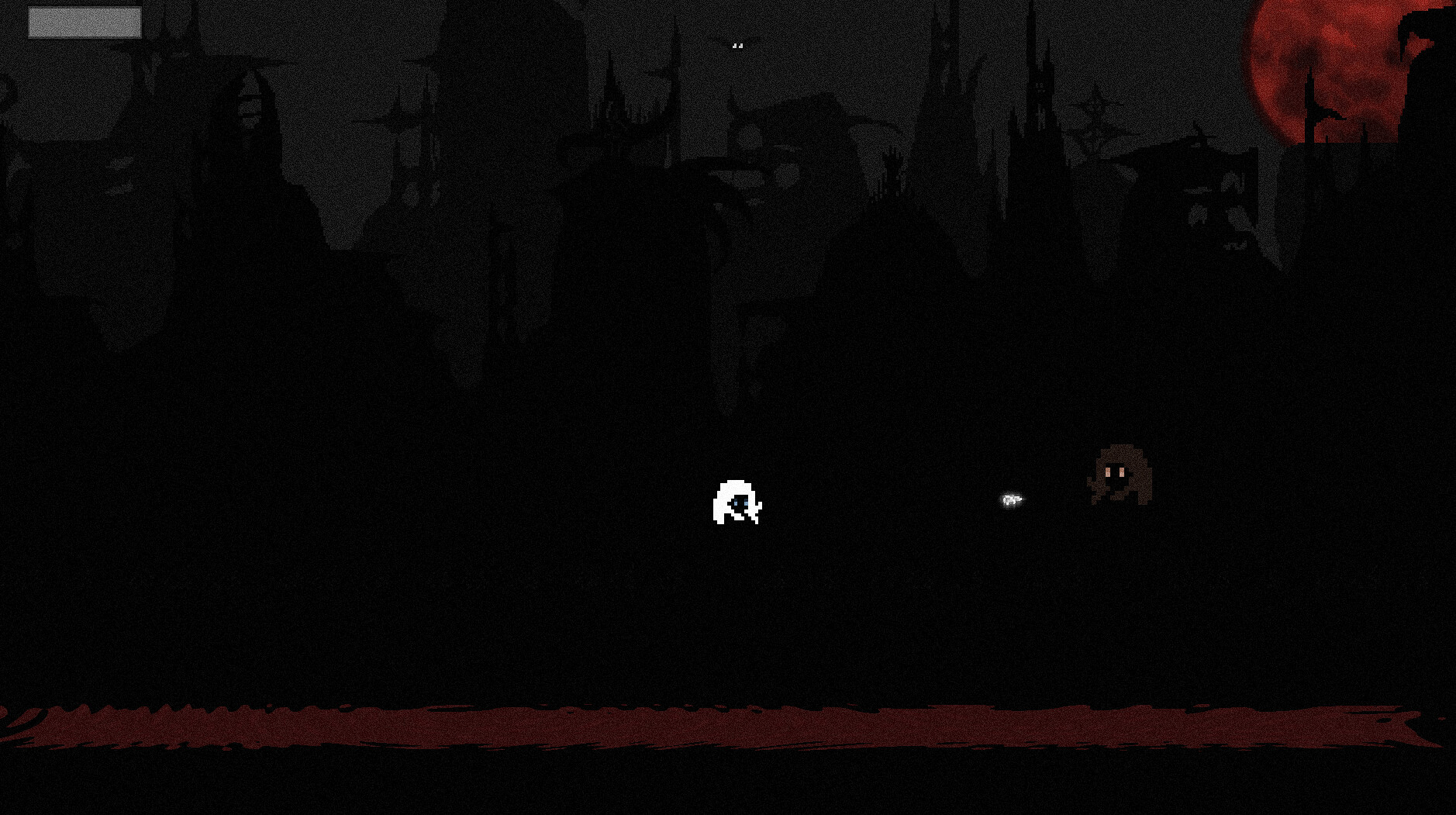Click the empty end of the health bar
This screenshot has height=815, width=1456.
pos(133,22)
